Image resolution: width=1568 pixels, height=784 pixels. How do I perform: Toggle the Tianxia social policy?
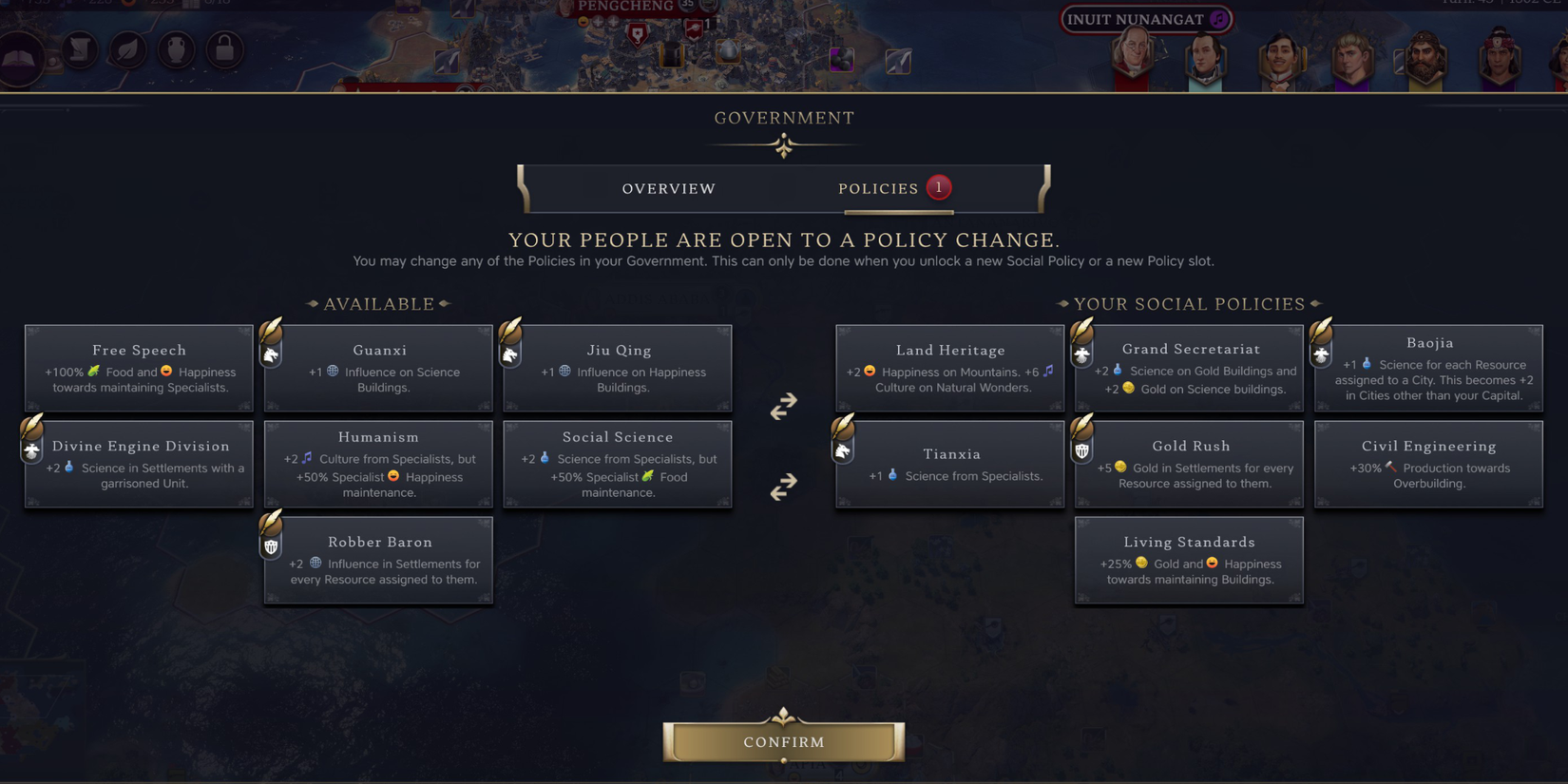(x=949, y=463)
